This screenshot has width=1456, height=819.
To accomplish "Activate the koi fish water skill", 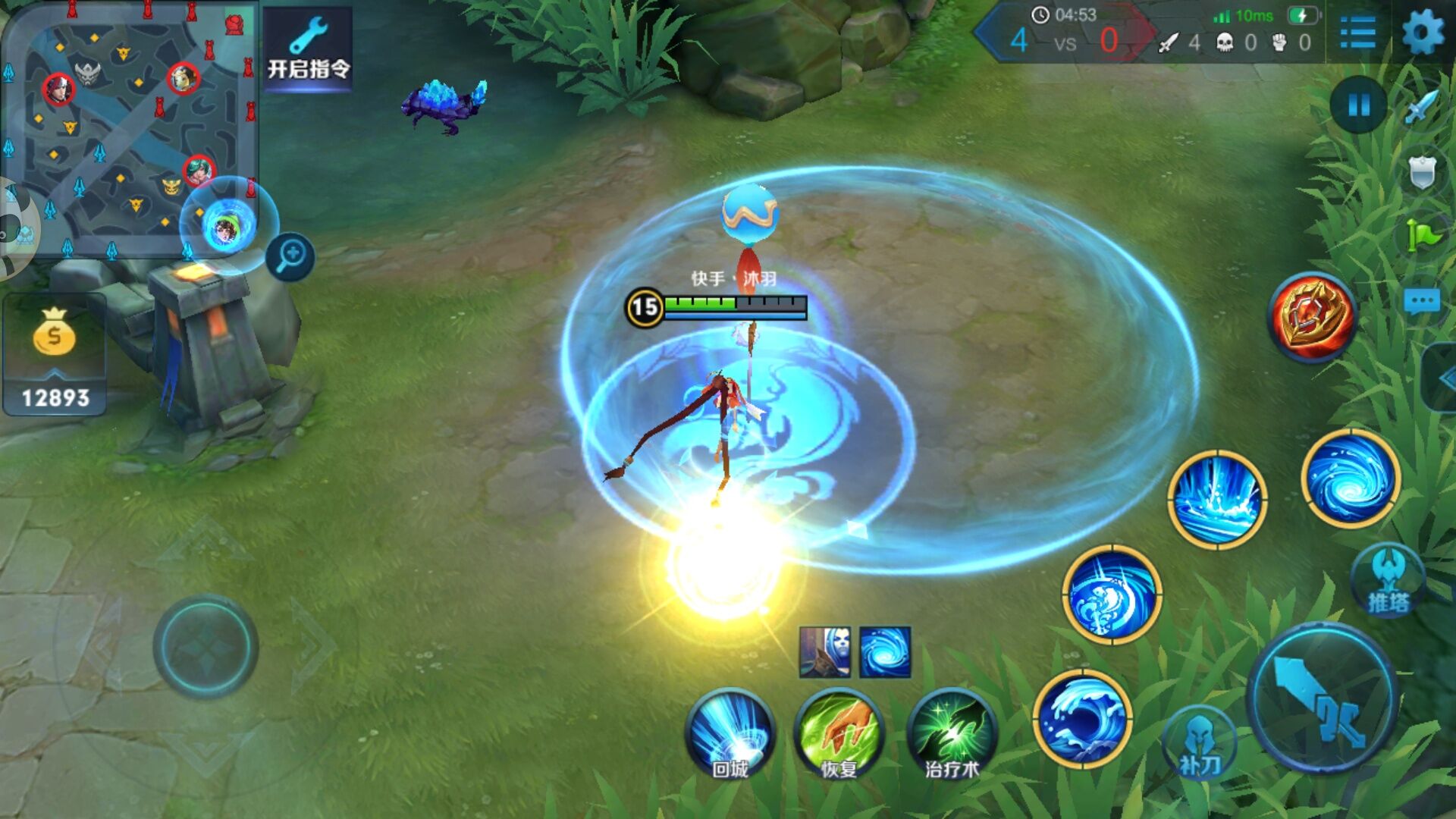I will point(1112,595).
